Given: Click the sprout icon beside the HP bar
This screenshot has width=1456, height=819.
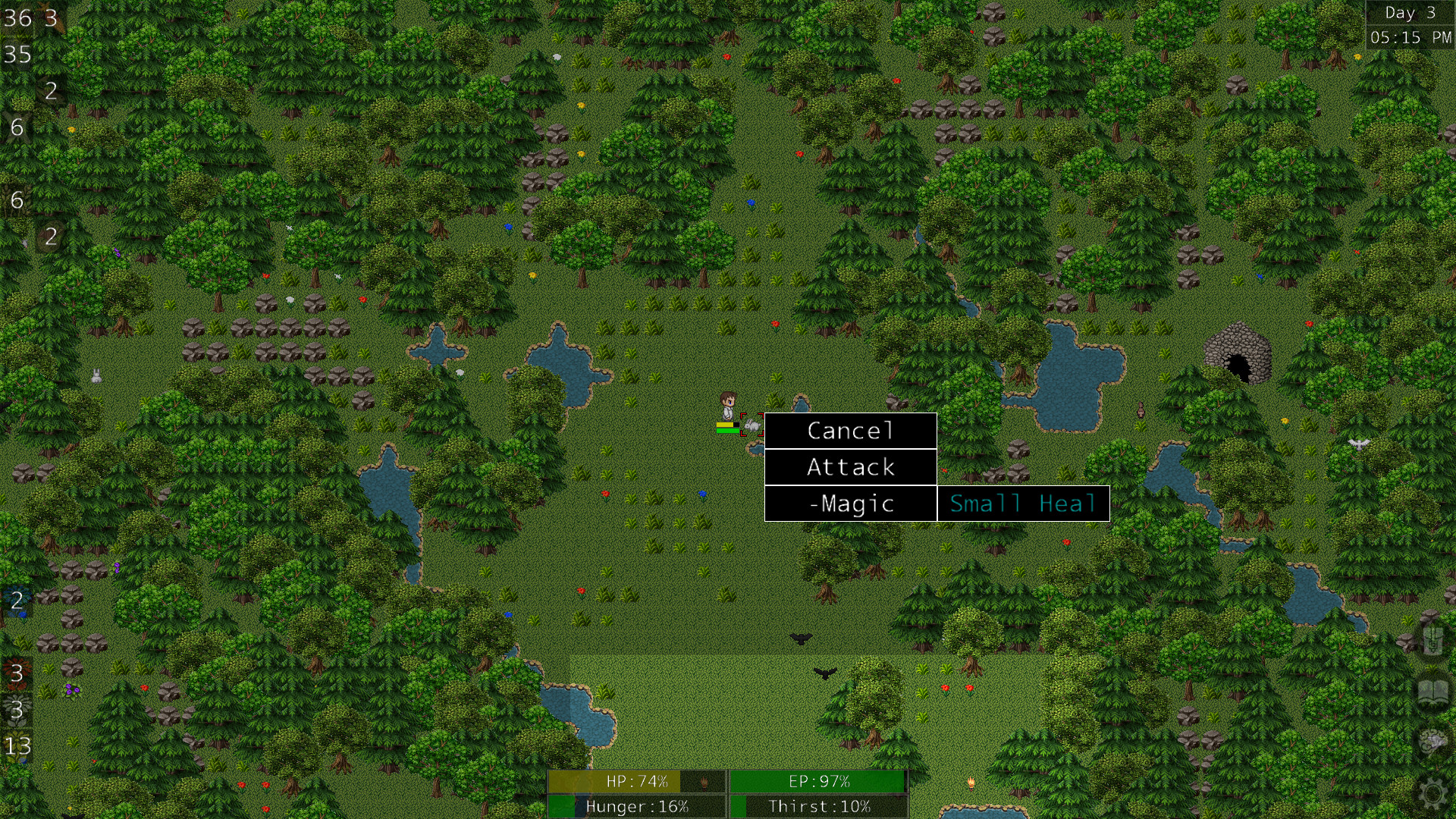Looking at the screenshot, I should pos(705,781).
